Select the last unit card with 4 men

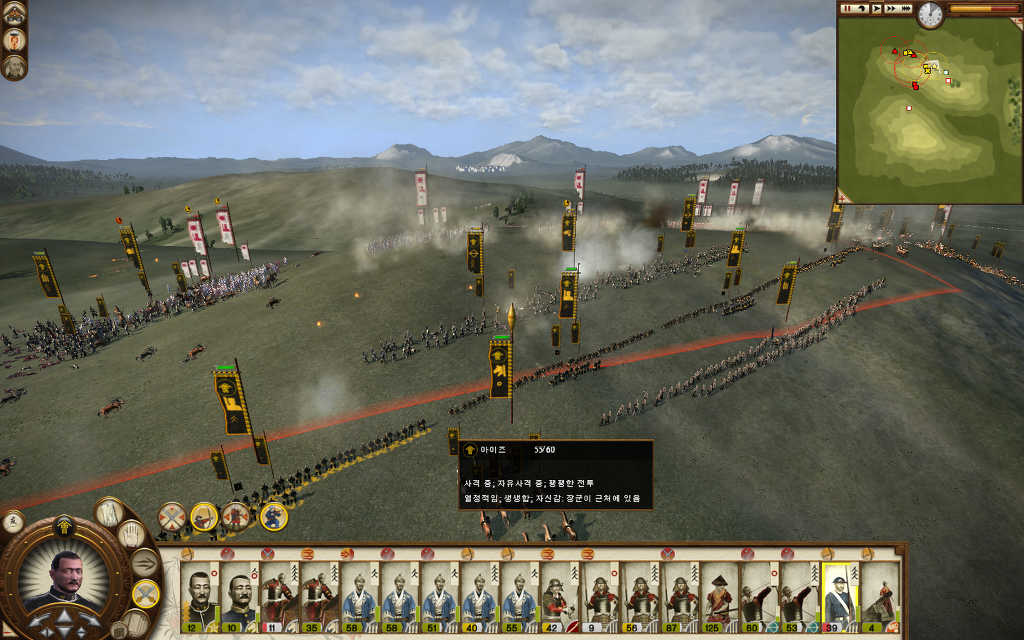[x=880, y=597]
